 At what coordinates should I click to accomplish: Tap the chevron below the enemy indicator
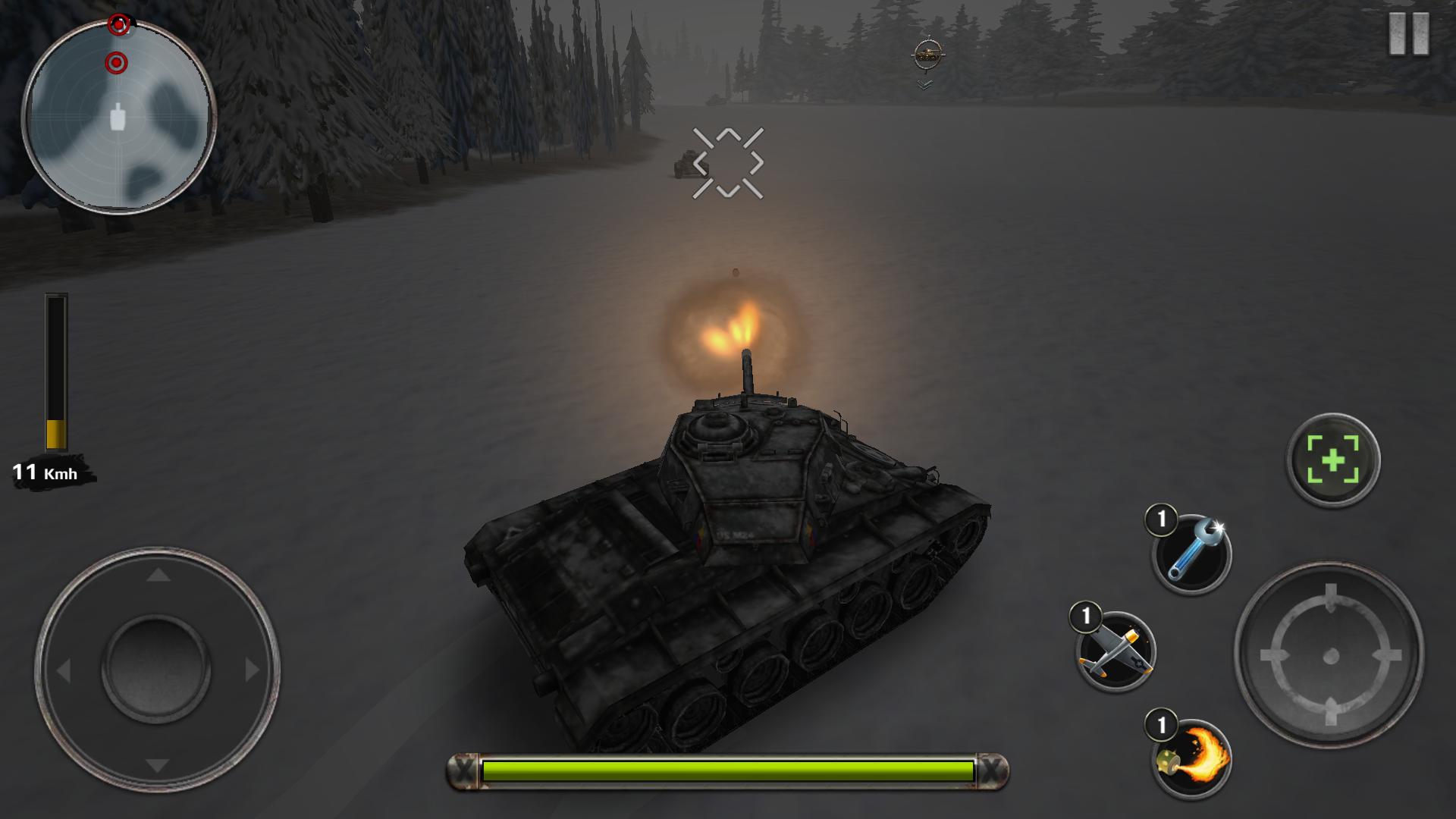pyautogui.click(x=924, y=85)
